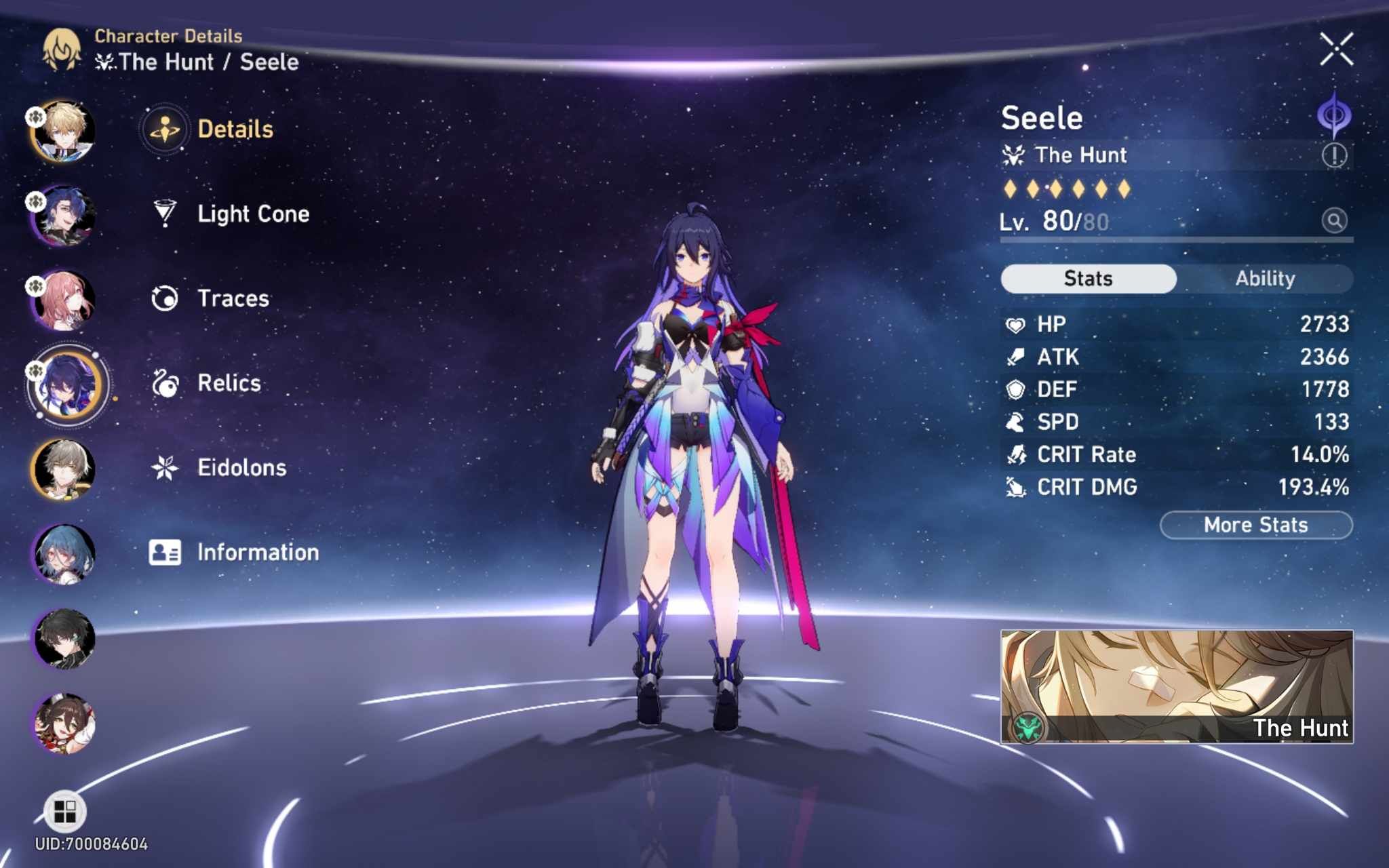Open the Information panel
The width and height of the screenshot is (1389, 868).
tap(255, 552)
